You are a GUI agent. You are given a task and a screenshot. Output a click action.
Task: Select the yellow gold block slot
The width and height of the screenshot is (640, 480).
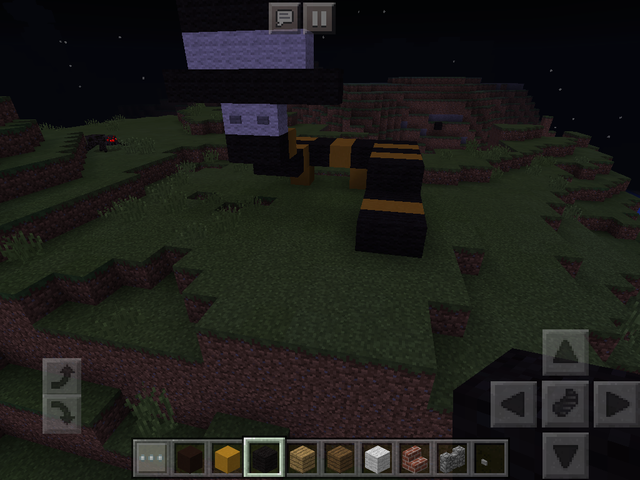pos(228,458)
